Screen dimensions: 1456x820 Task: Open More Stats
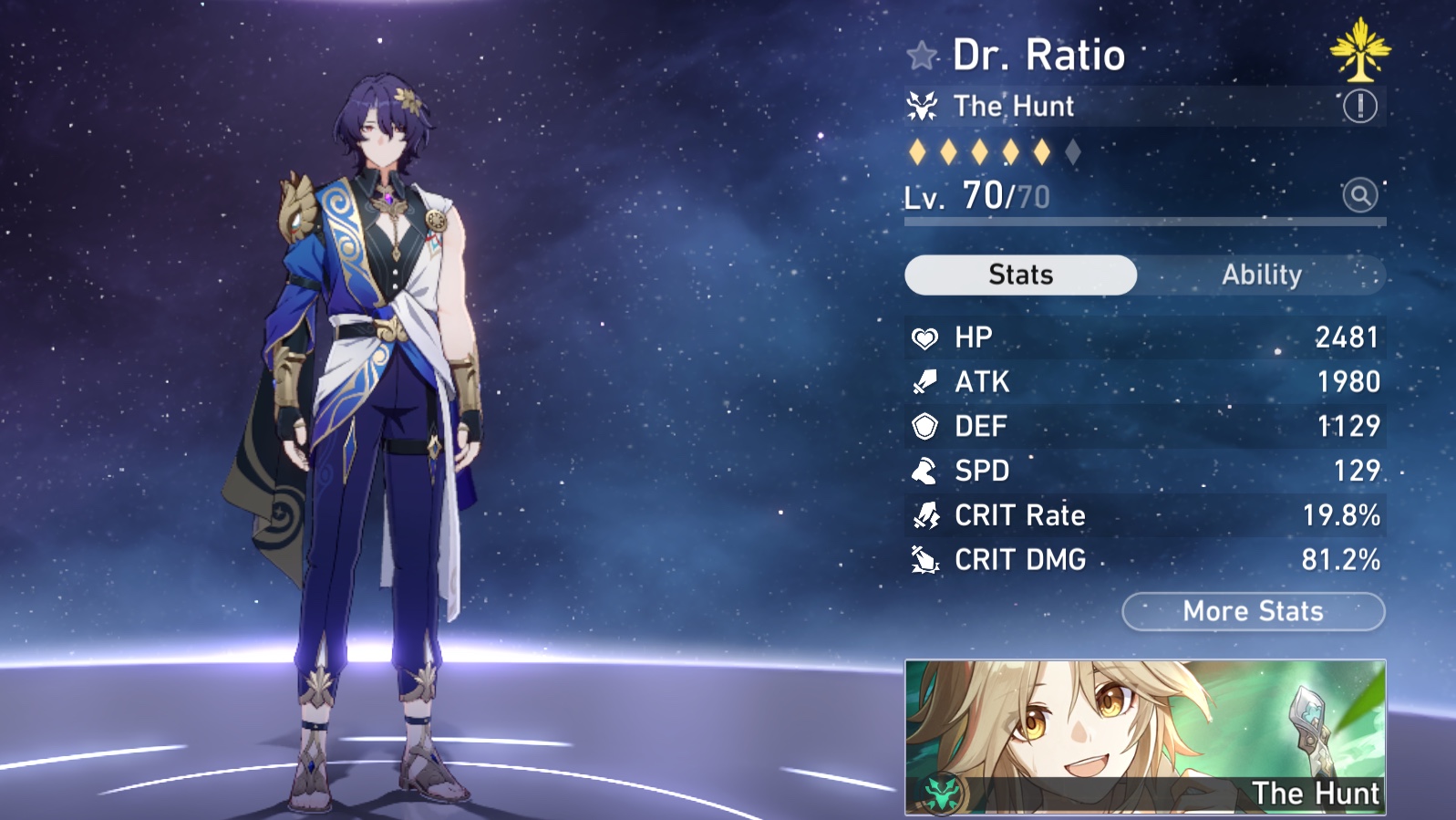point(1253,611)
